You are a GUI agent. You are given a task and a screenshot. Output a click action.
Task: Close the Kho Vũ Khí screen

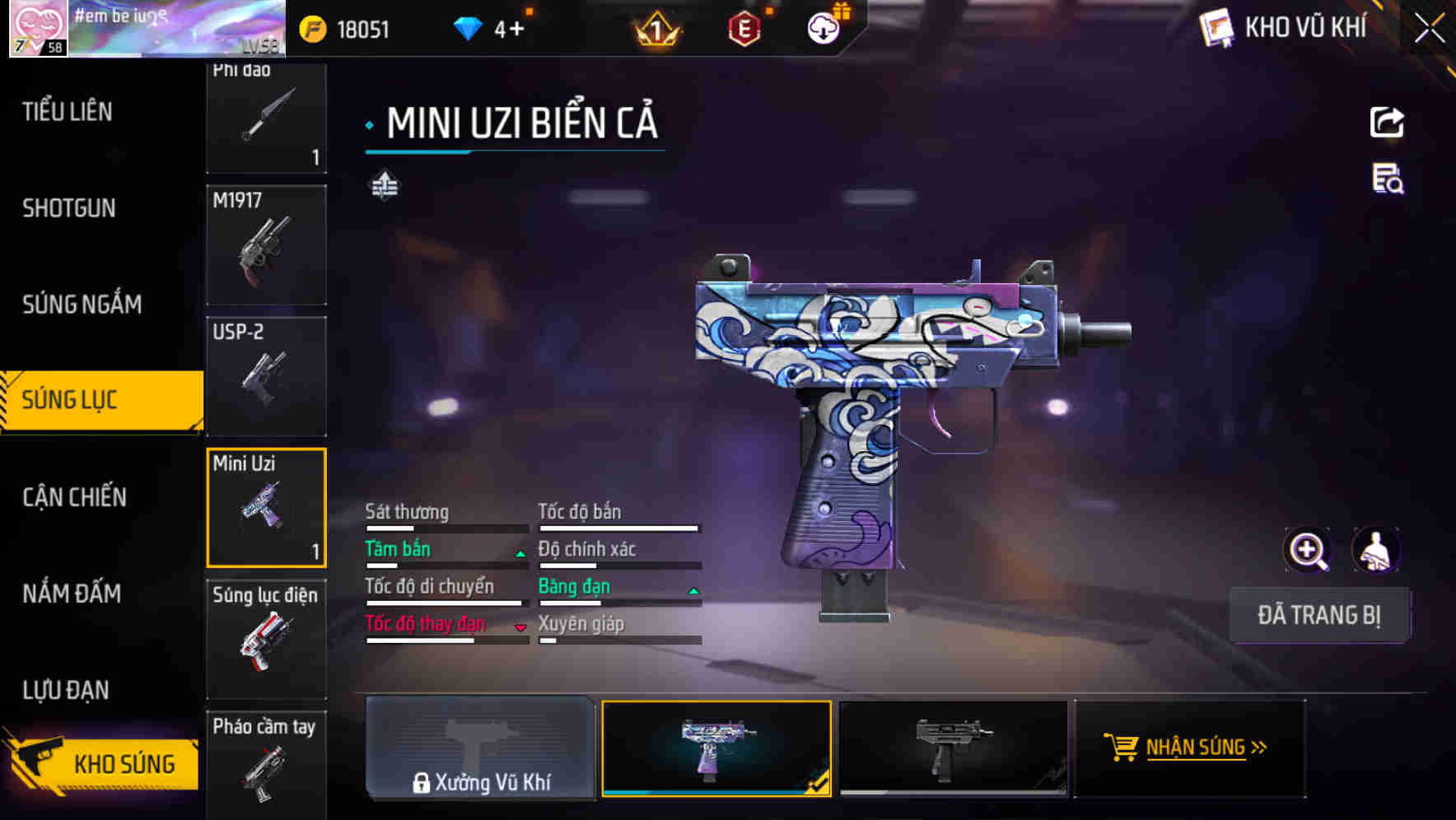click(1429, 29)
